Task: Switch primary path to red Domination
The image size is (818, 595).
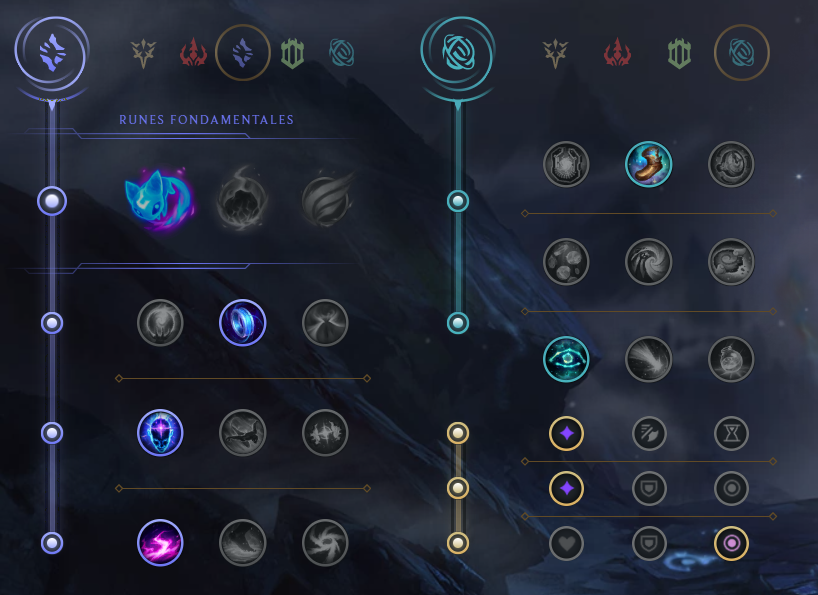Action: [193, 52]
